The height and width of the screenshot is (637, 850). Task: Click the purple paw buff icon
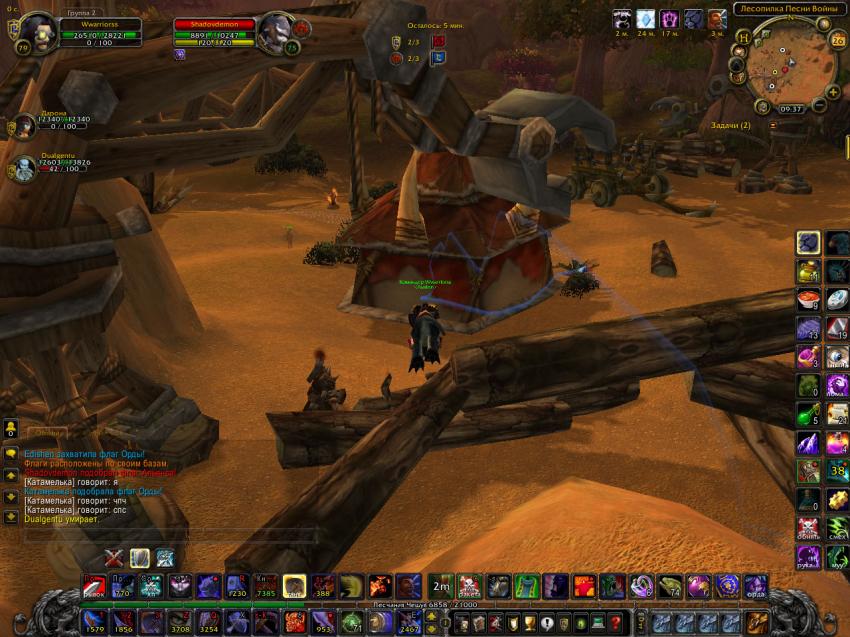click(x=670, y=19)
